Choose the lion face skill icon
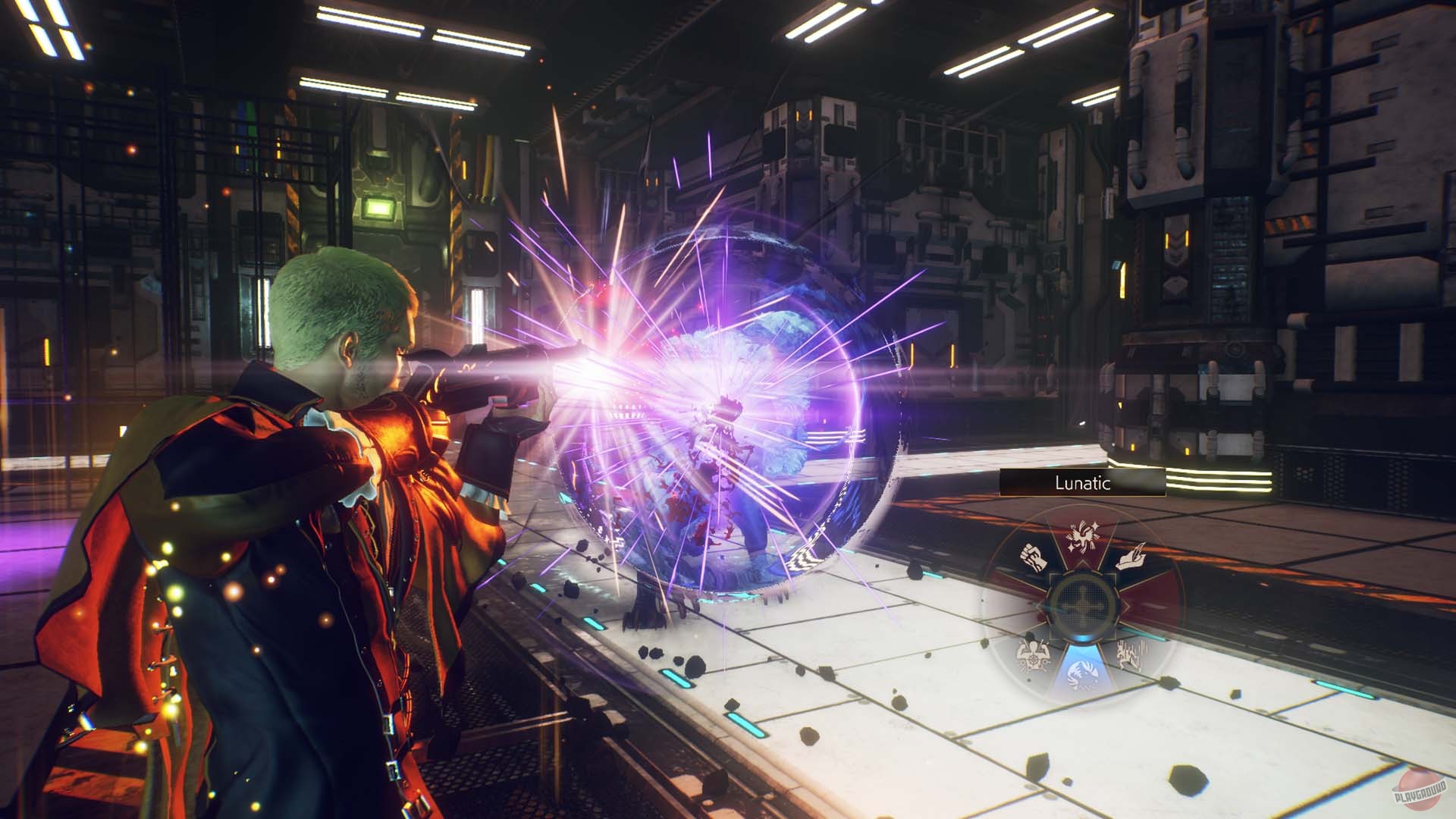 click(1083, 672)
